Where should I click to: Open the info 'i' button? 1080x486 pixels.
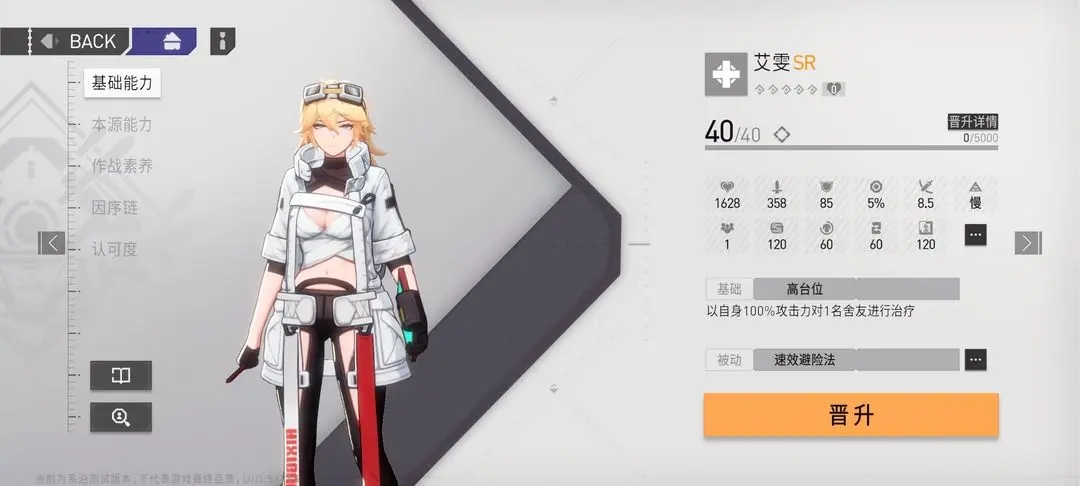(223, 41)
